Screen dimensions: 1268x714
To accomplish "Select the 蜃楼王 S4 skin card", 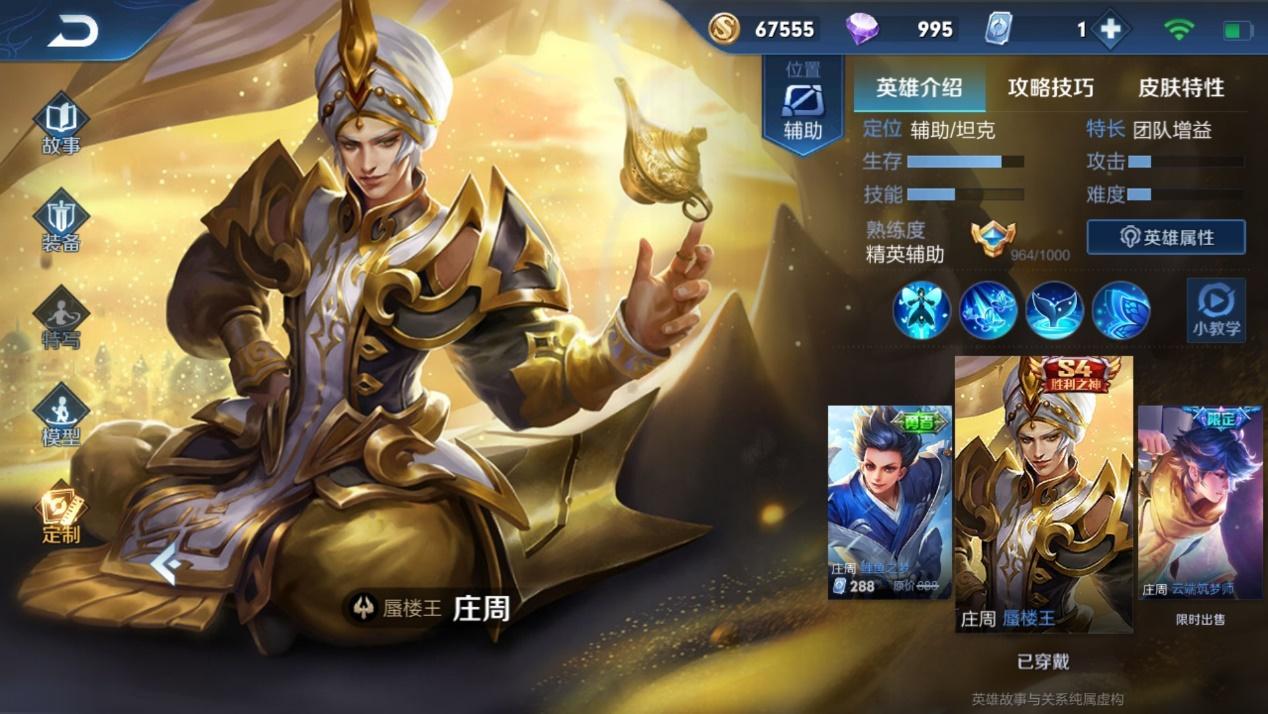I will pos(1044,494).
